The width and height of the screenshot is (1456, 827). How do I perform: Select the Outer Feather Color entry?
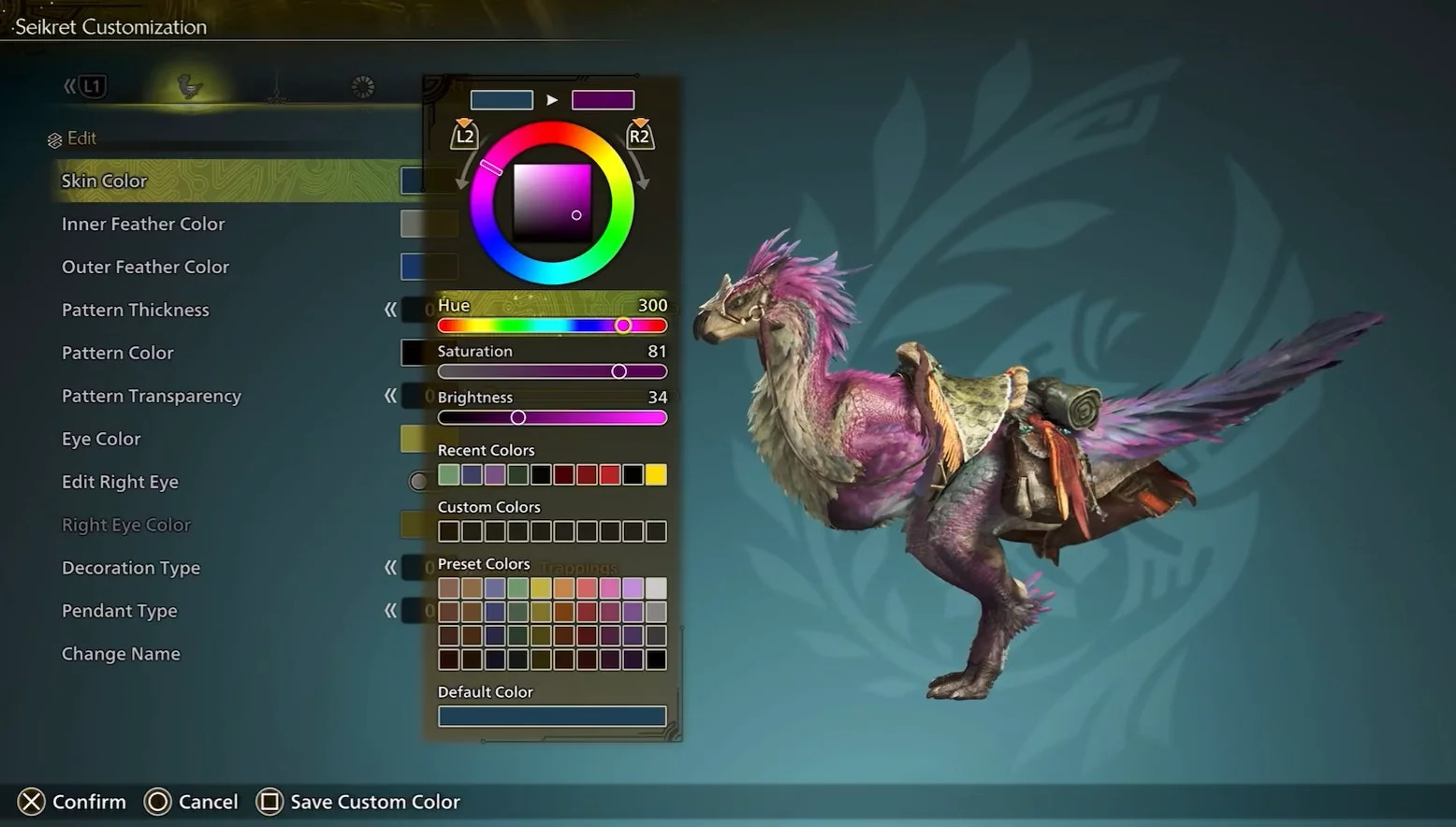[x=145, y=267]
